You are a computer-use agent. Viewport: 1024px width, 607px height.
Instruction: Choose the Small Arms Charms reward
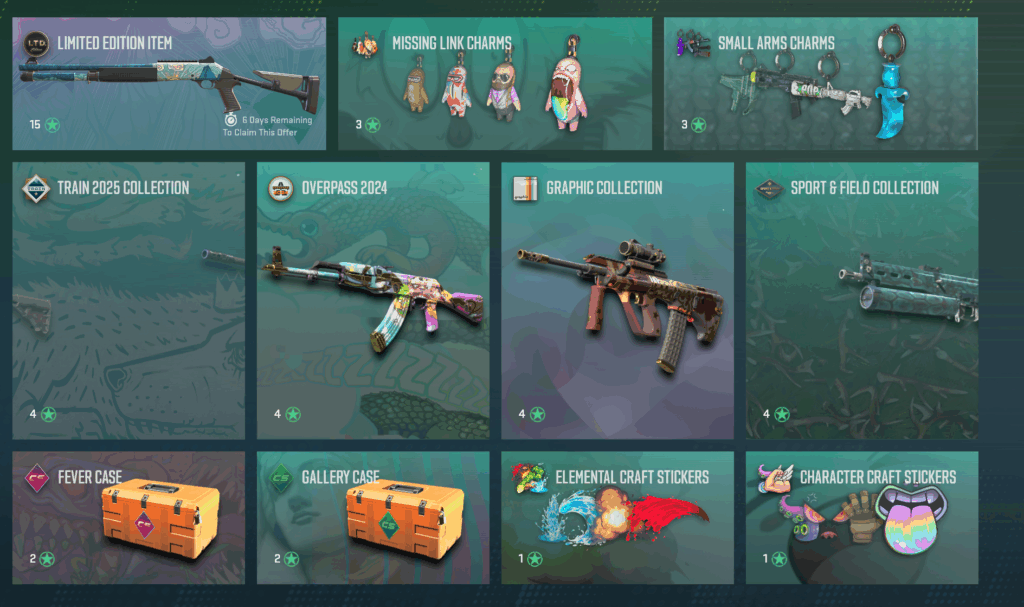820,84
